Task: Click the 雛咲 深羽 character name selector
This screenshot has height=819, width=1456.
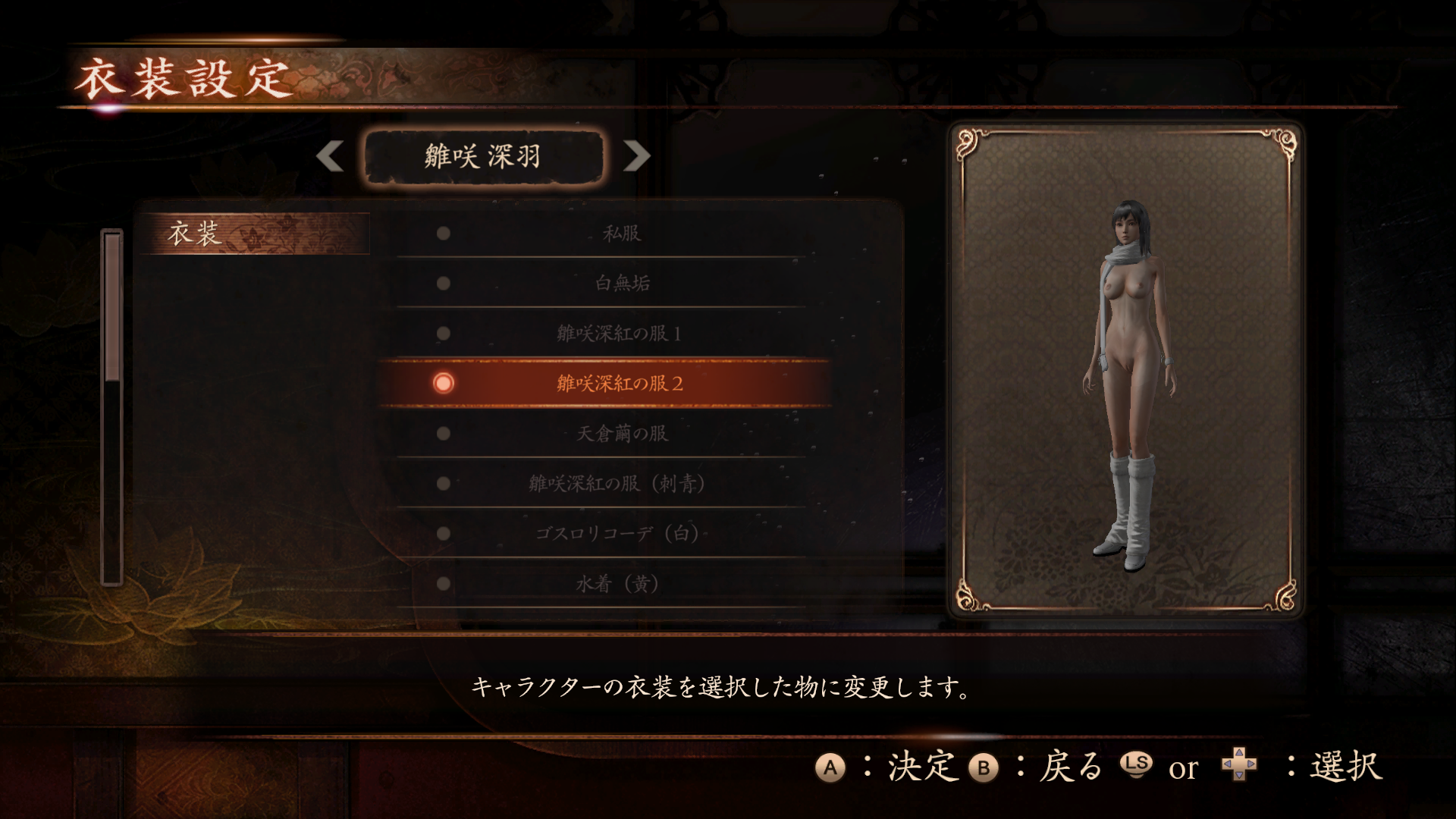Action: [483, 157]
